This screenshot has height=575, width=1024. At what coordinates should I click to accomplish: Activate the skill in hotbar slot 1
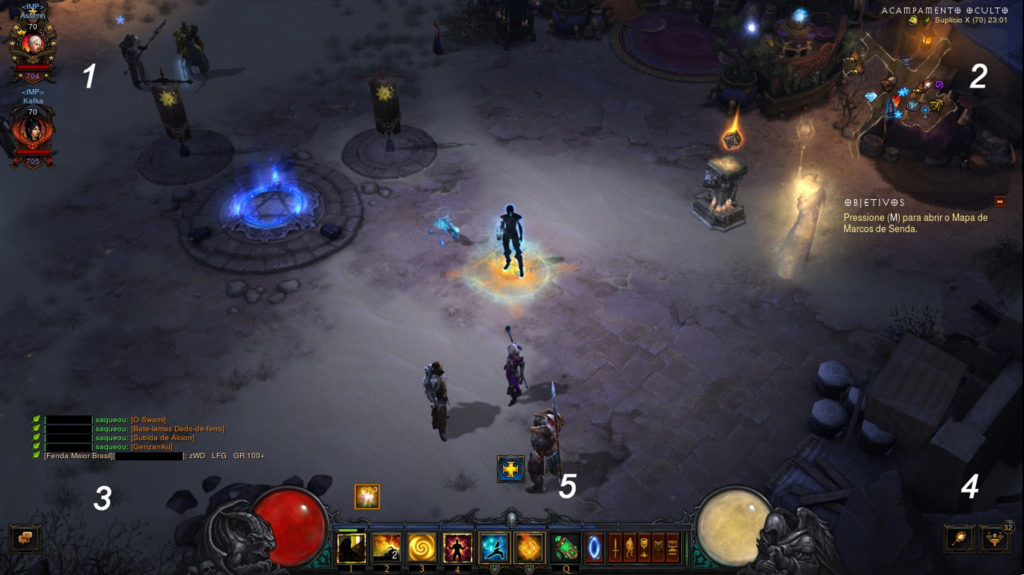351,547
